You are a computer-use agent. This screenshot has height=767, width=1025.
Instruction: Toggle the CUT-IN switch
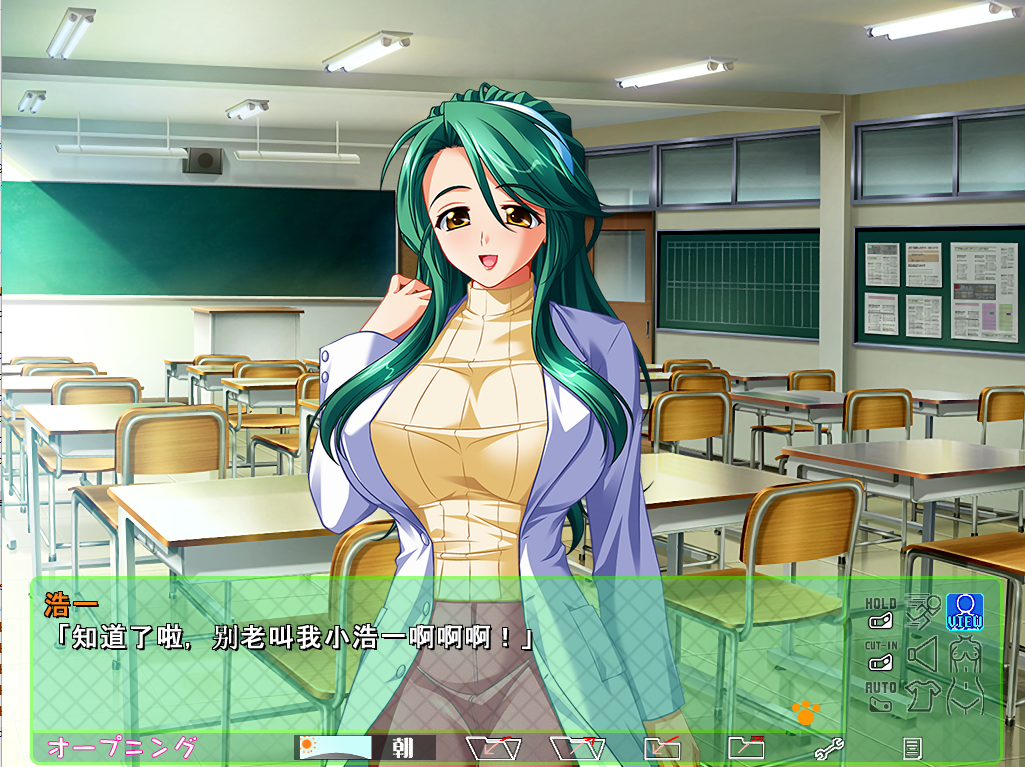[x=880, y=663]
